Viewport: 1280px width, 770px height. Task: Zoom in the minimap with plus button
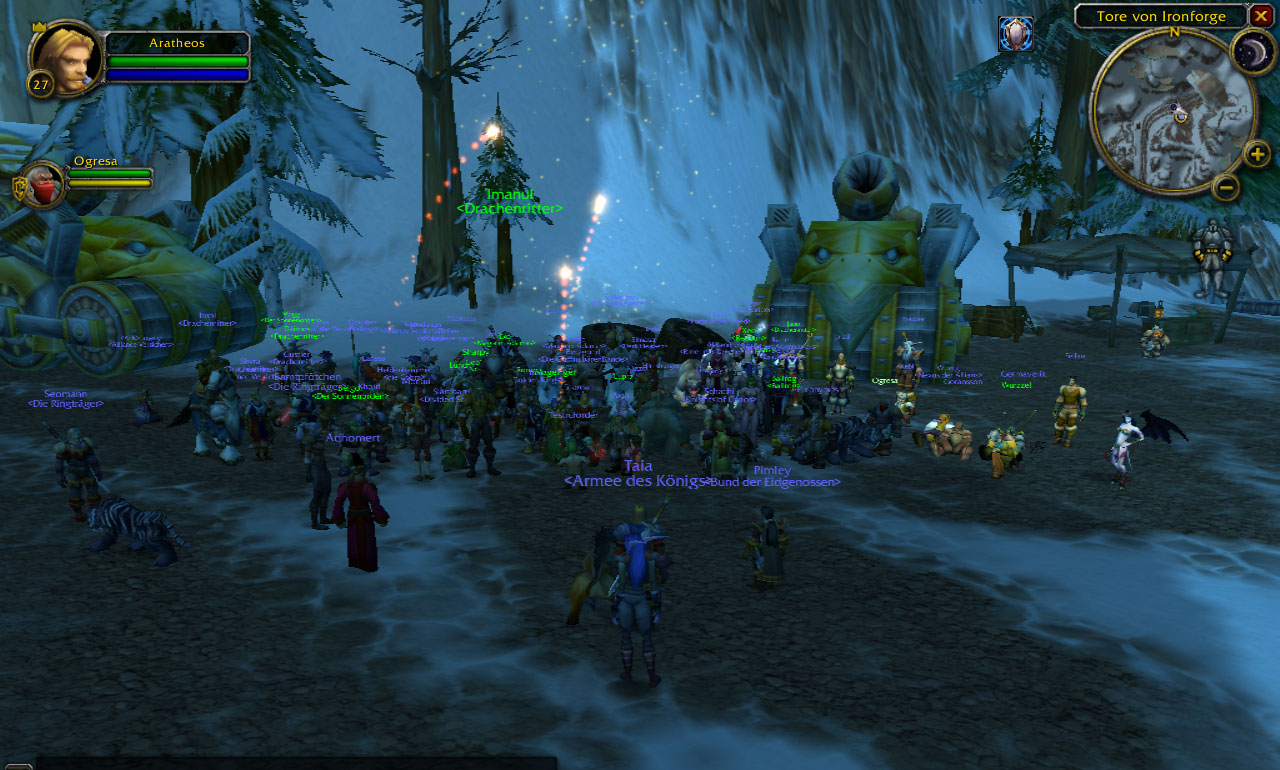(1257, 154)
